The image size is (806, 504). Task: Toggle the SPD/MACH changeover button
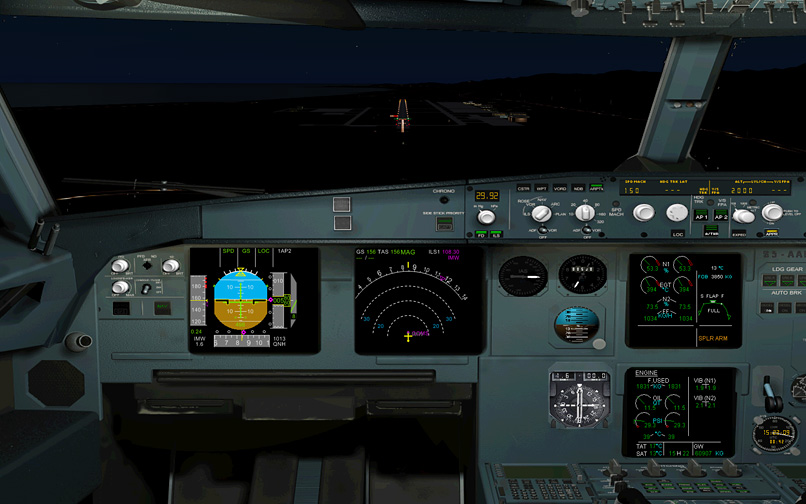coord(616,212)
